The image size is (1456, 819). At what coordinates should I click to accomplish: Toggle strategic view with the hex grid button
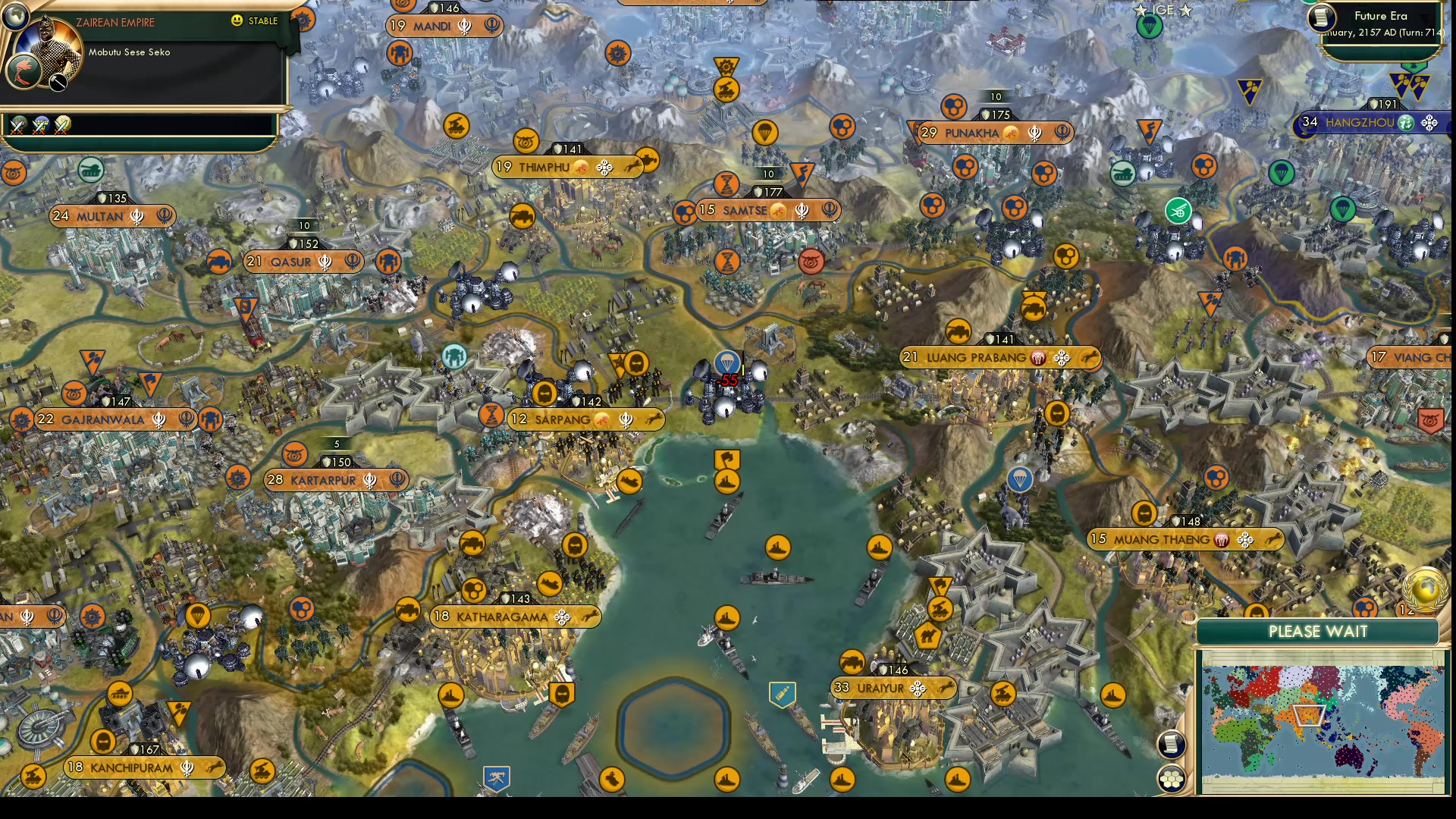click(1172, 777)
